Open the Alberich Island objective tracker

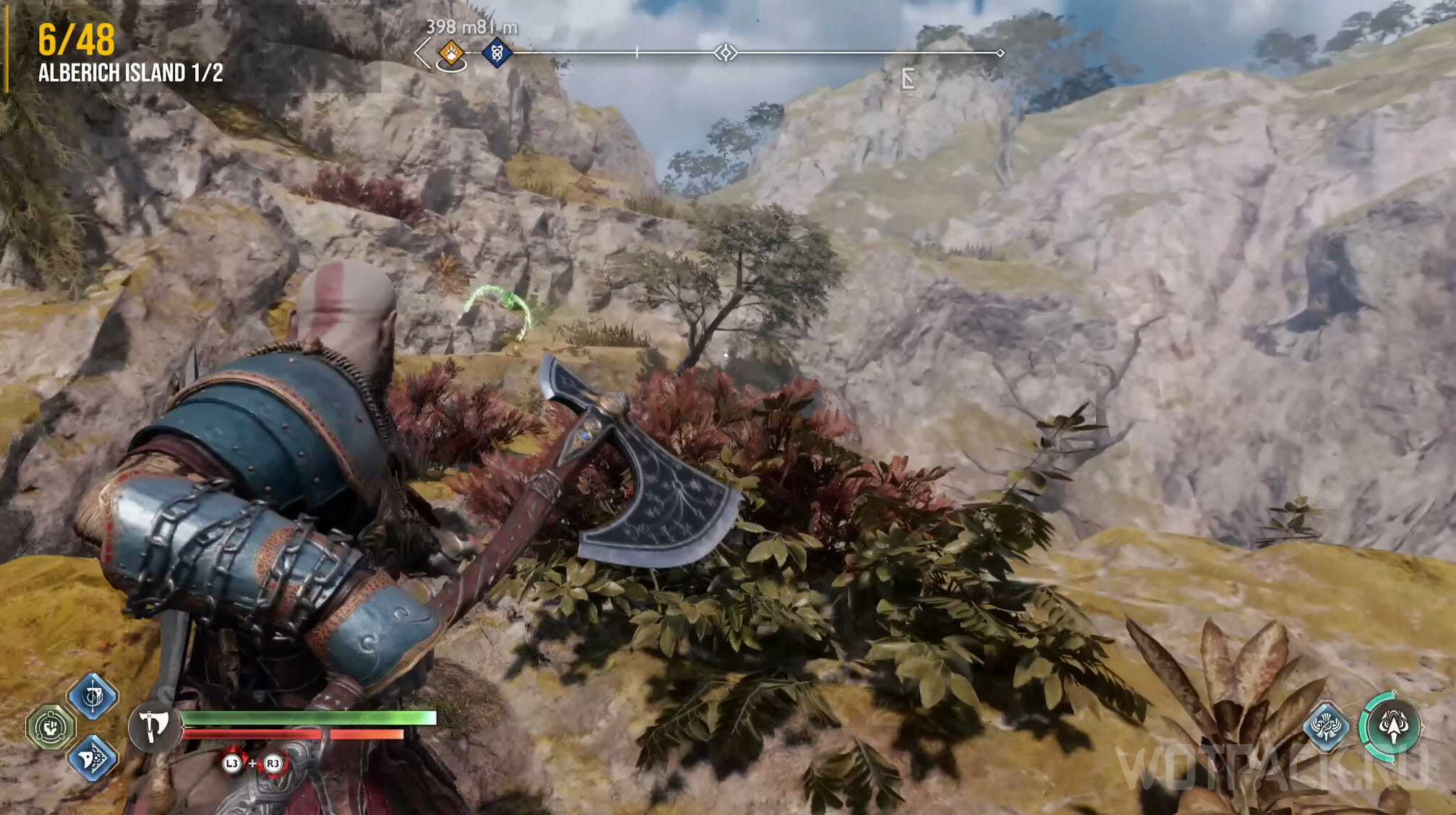point(130,73)
